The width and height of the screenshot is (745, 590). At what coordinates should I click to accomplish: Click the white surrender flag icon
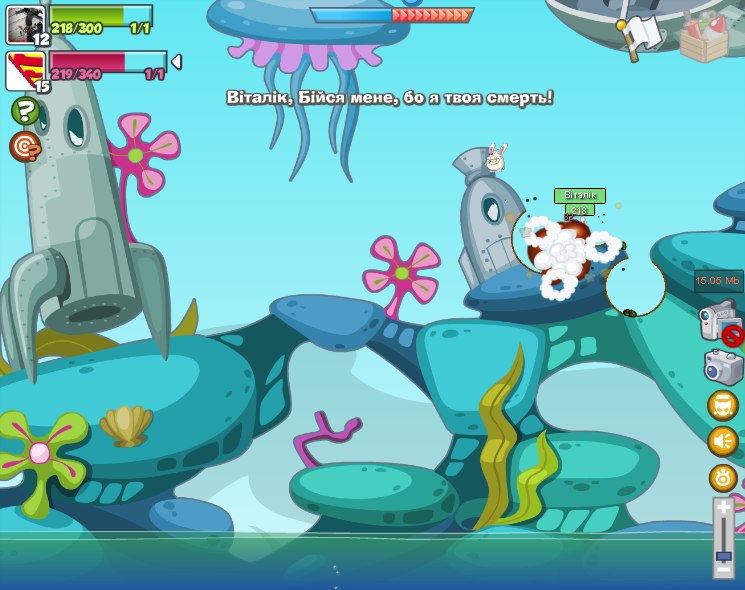click(647, 34)
